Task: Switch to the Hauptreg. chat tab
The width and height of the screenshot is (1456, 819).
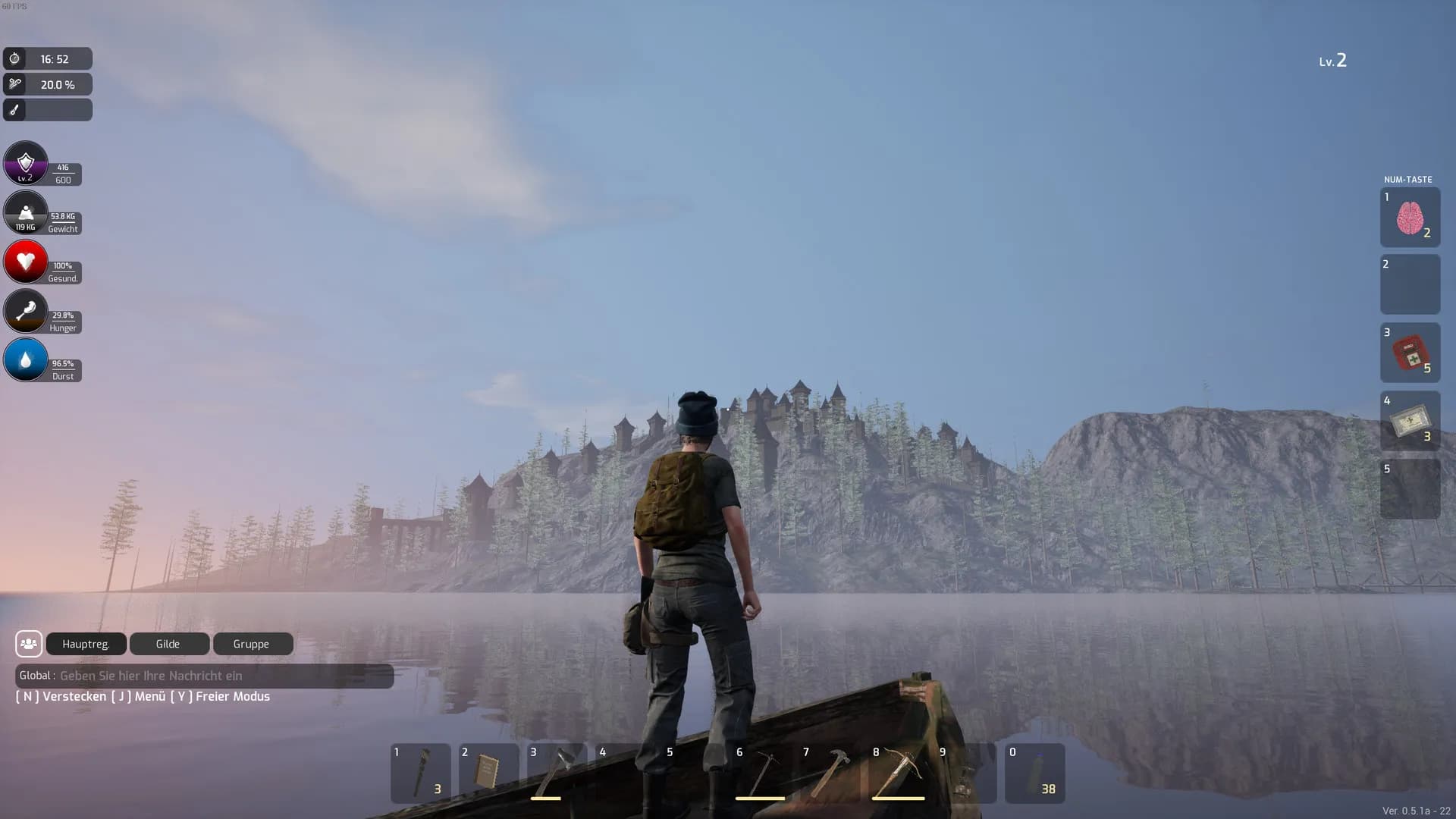Action: coord(86,644)
